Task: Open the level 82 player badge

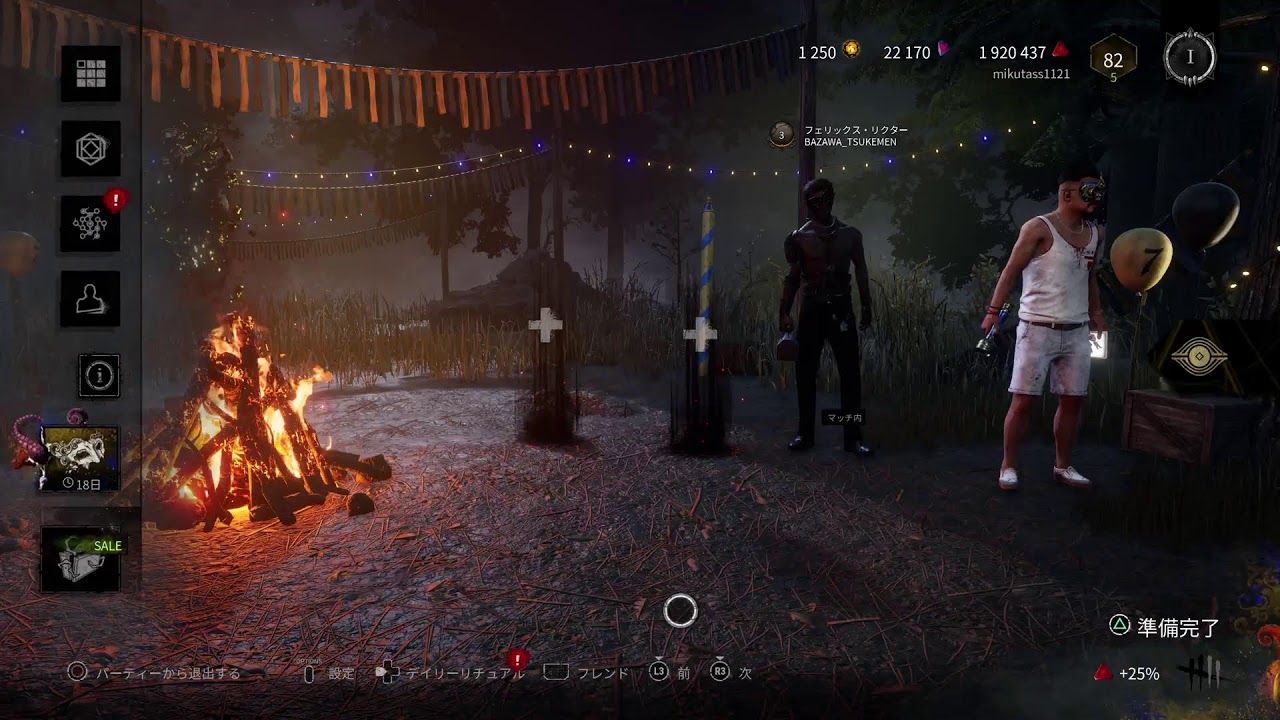Action: tap(1112, 60)
